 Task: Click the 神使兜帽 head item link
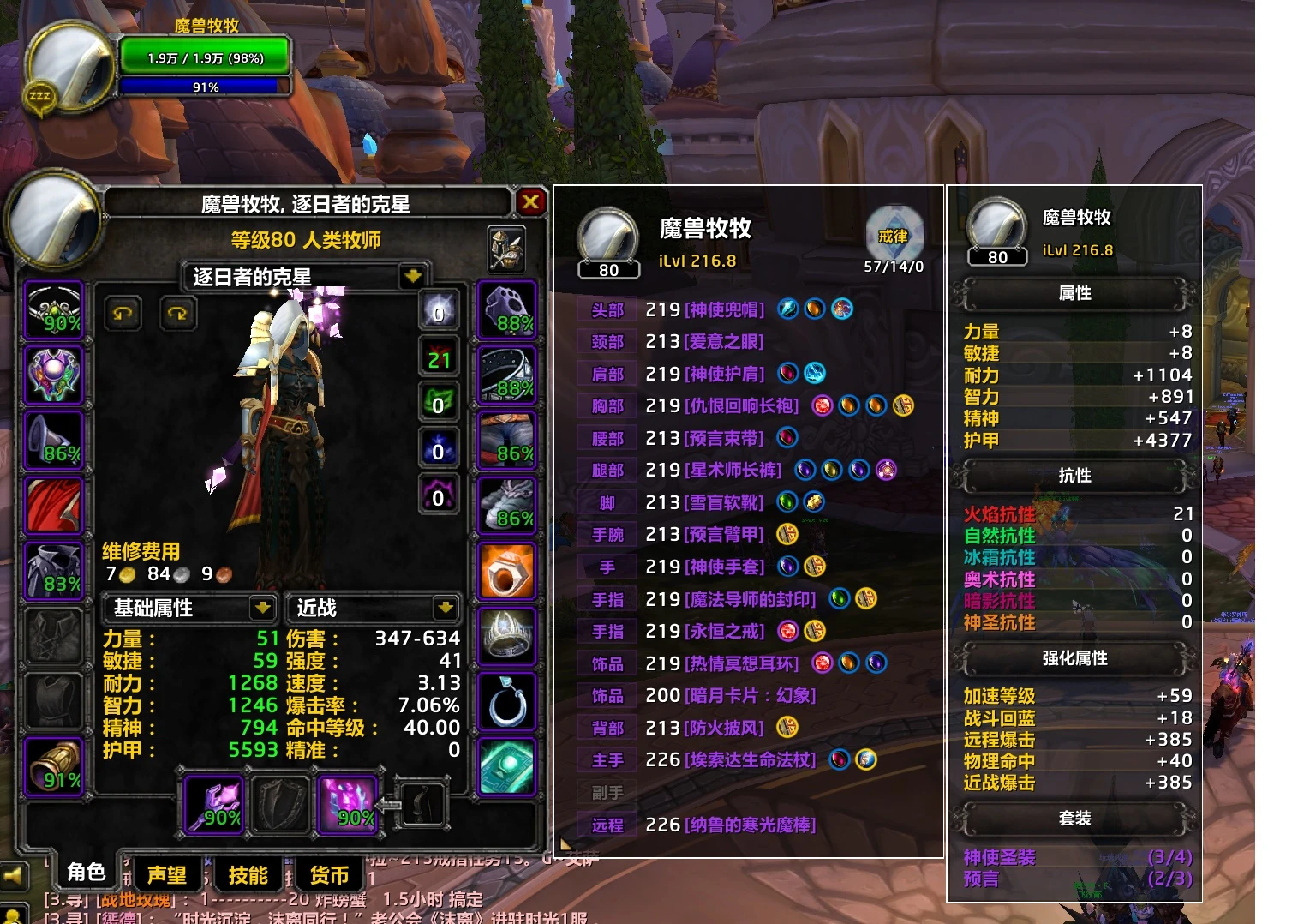724,309
